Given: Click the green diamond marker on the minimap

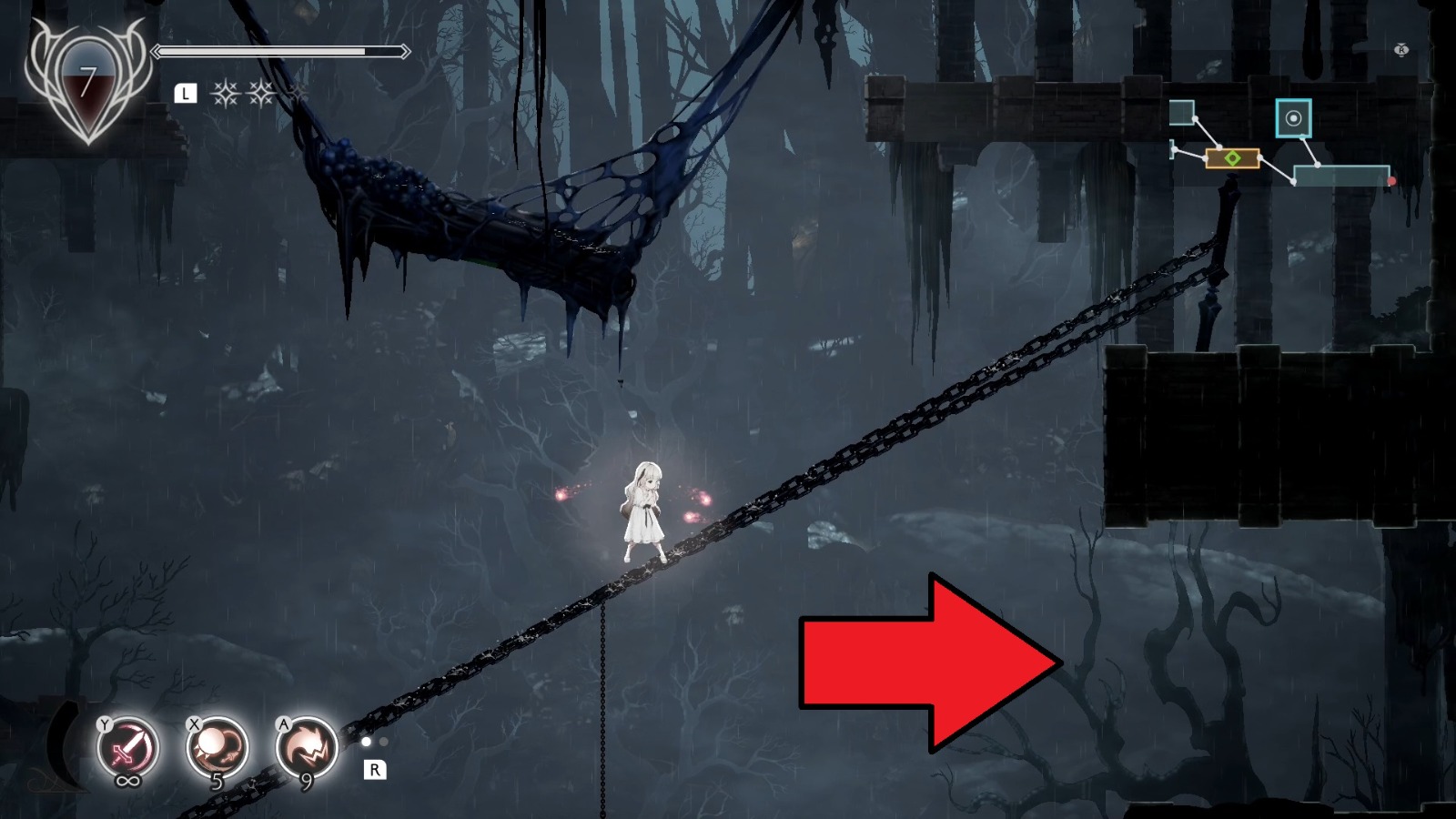Looking at the screenshot, I should point(1232,157).
